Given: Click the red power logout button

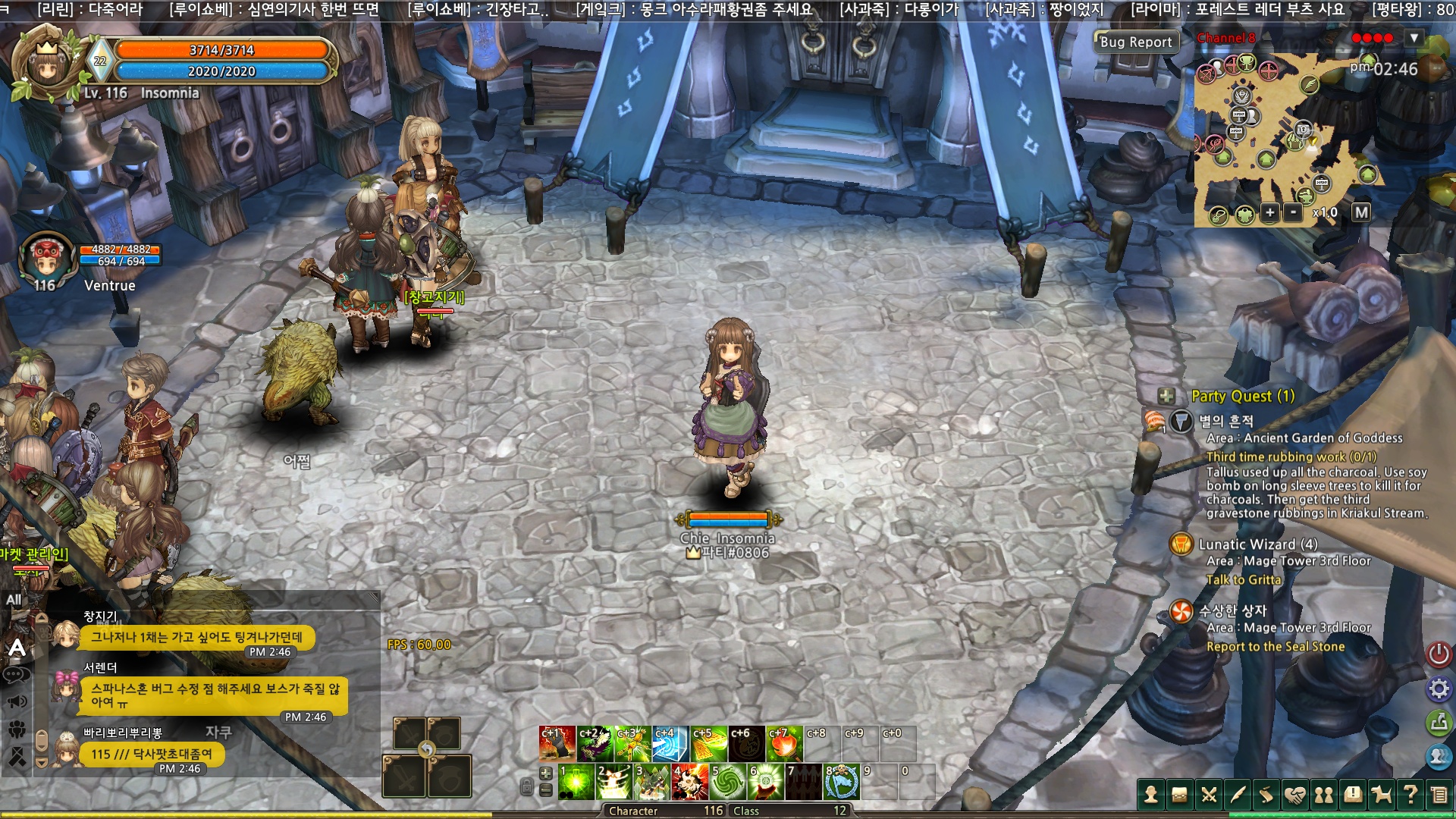Looking at the screenshot, I should (1439, 654).
